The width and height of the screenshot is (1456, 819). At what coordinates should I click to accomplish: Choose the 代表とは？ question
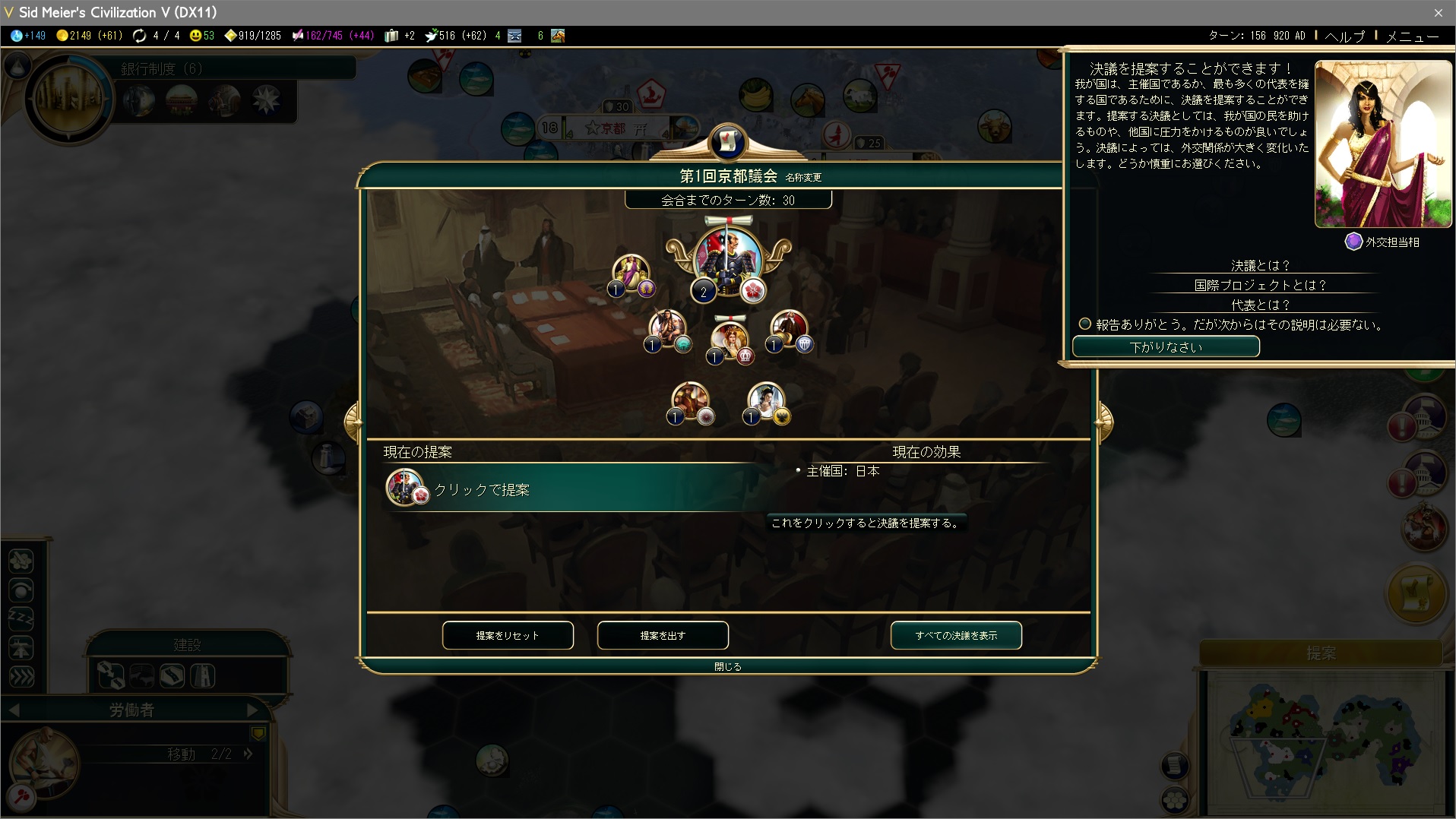(x=1261, y=305)
